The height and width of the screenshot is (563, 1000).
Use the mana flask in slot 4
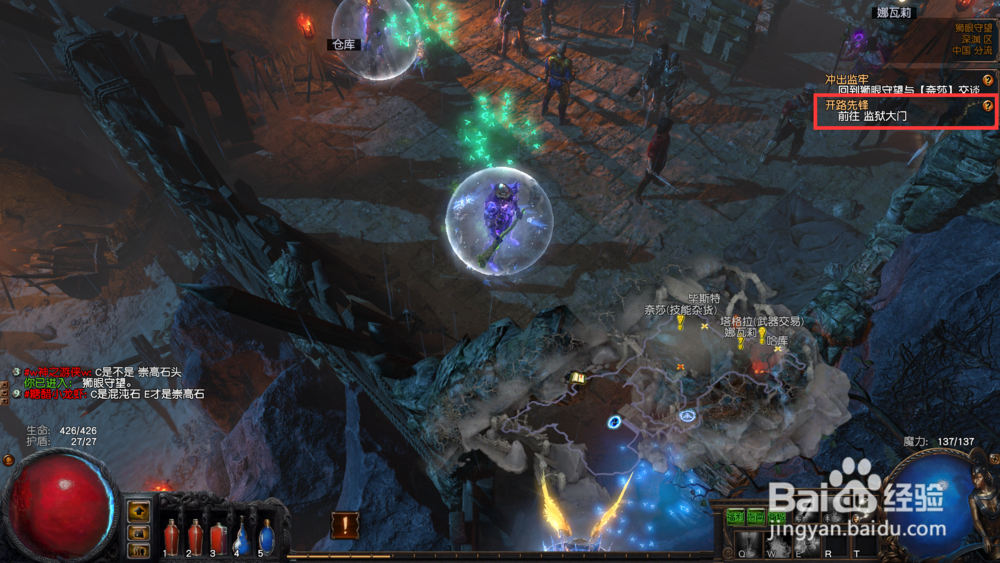pyautogui.click(x=242, y=537)
